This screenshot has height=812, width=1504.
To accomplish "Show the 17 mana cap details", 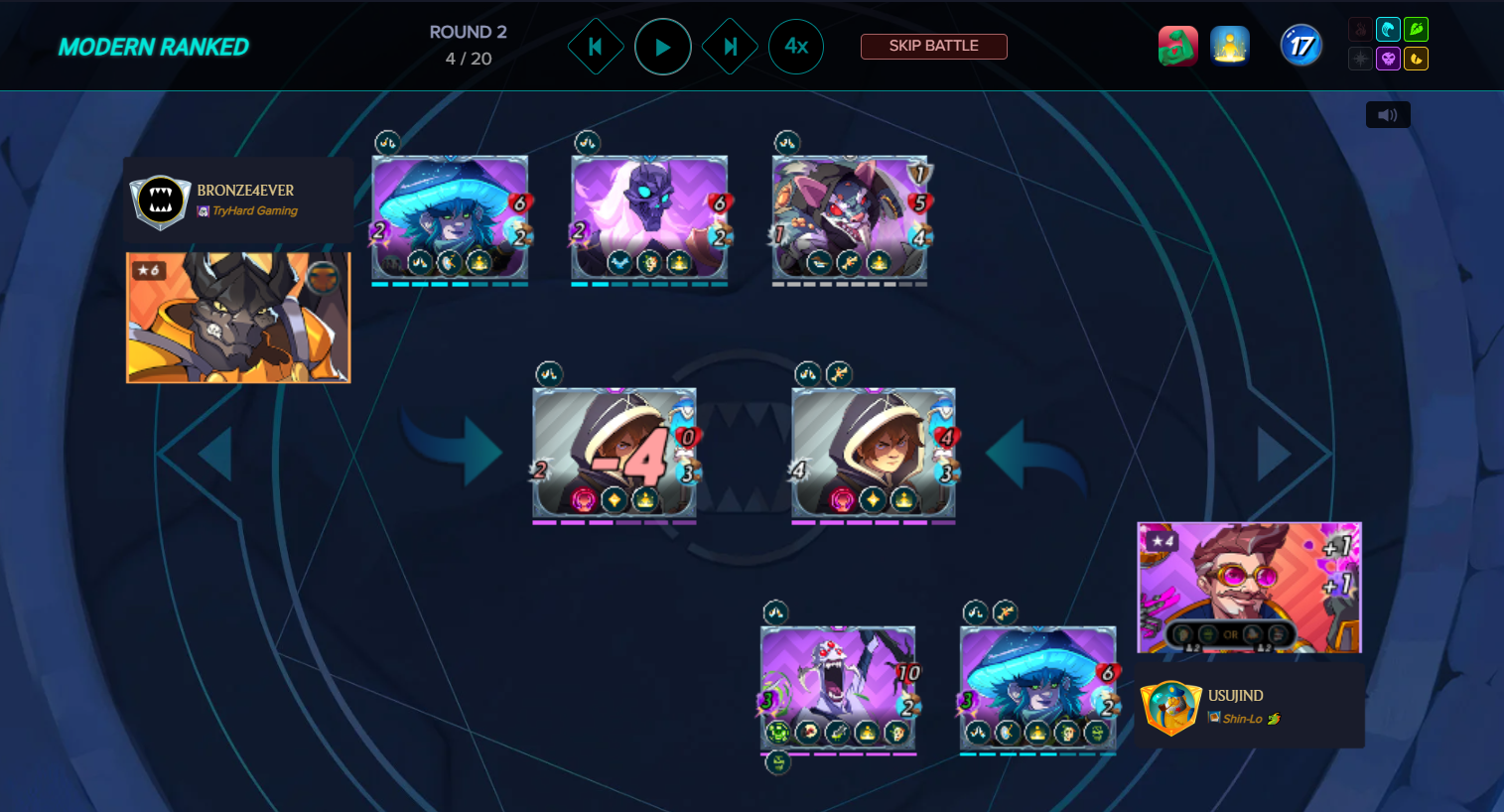I will [1300, 46].
